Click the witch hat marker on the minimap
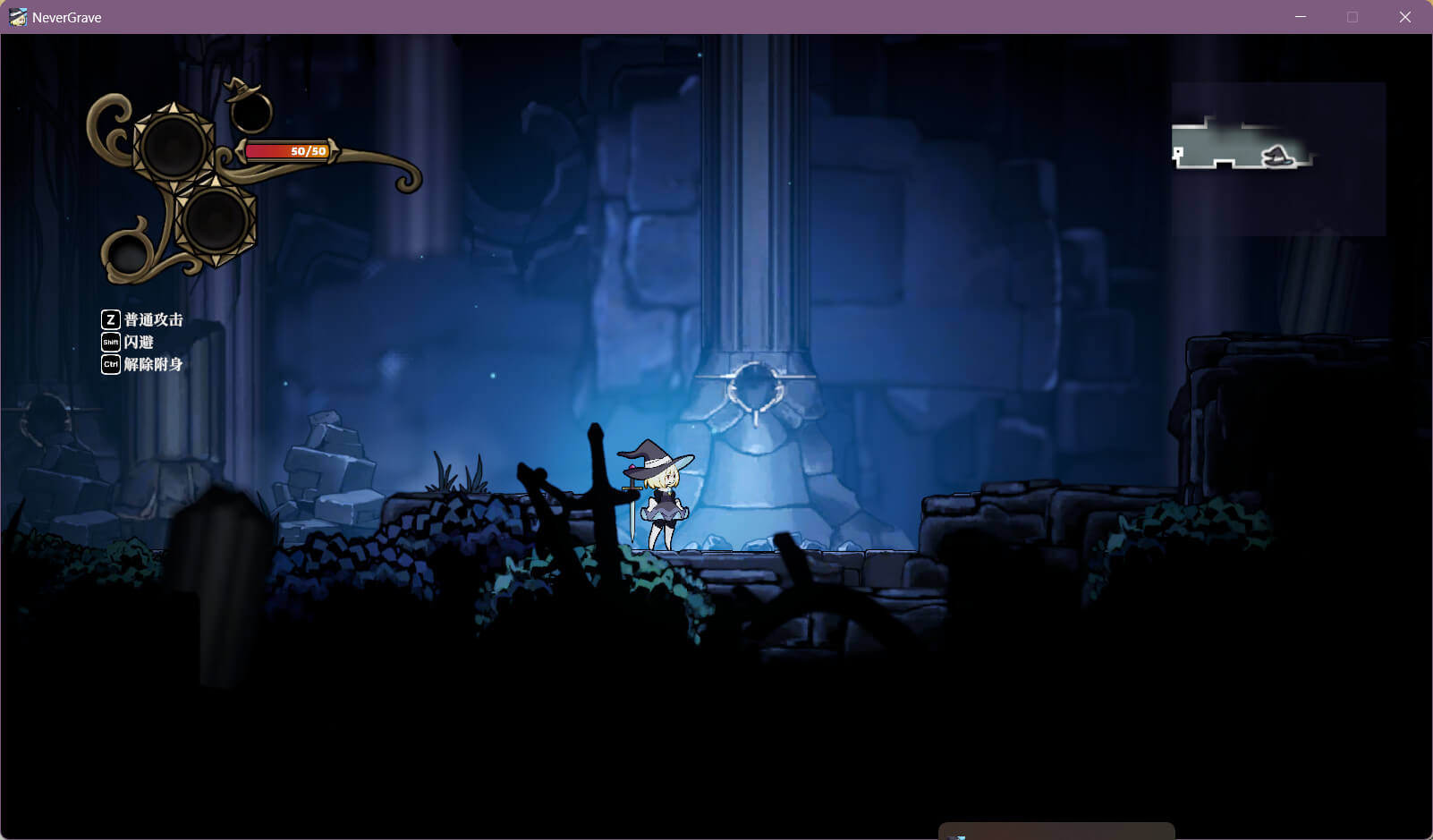Screen dimensions: 1433x840 pos(1277,157)
